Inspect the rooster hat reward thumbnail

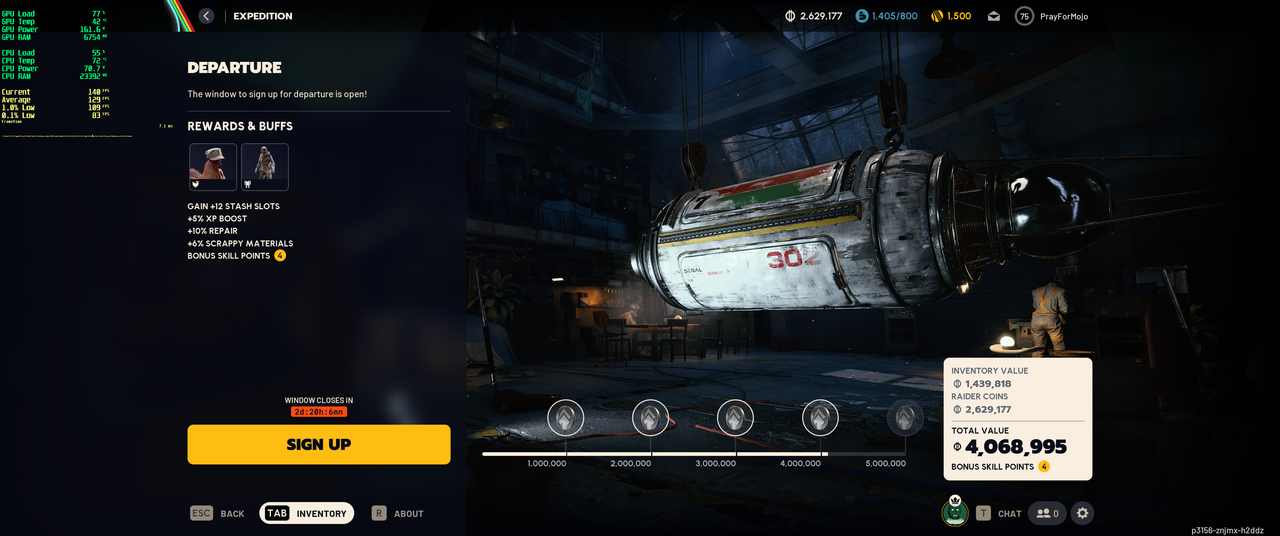click(213, 167)
